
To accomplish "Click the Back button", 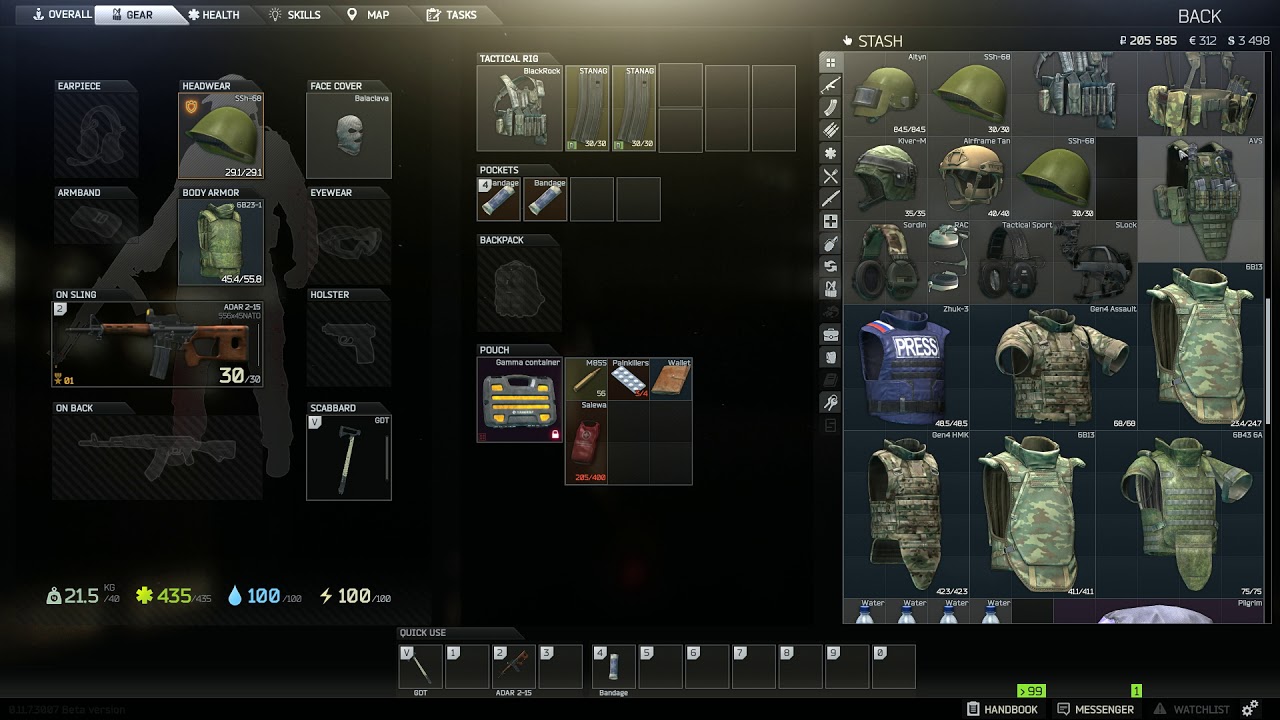I will 1199,16.
